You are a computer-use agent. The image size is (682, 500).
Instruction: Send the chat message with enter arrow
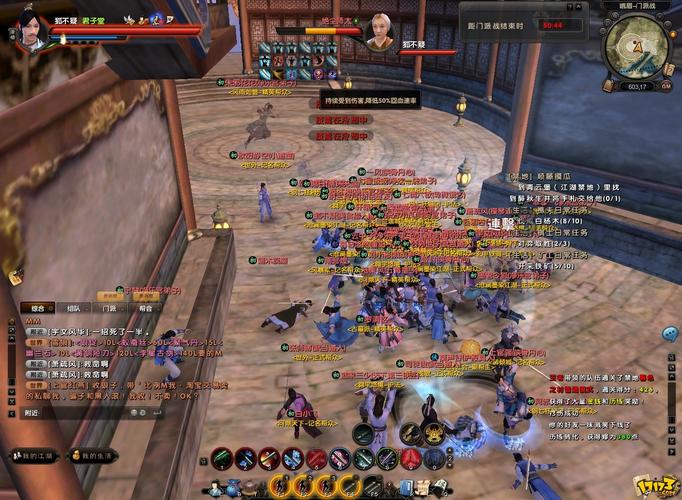pyautogui.click(x=158, y=412)
